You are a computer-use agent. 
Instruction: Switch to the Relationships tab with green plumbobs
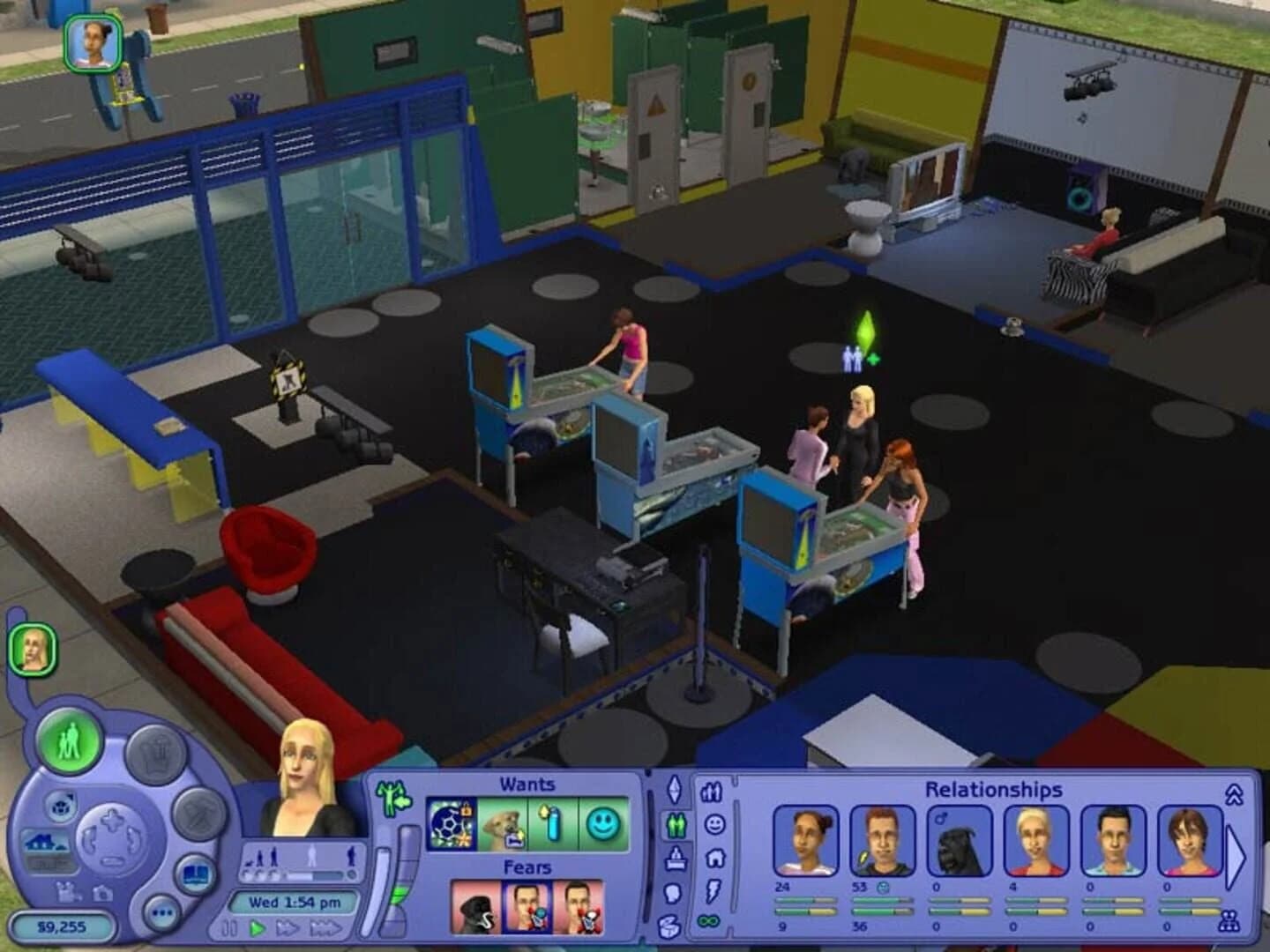(x=676, y=824)
